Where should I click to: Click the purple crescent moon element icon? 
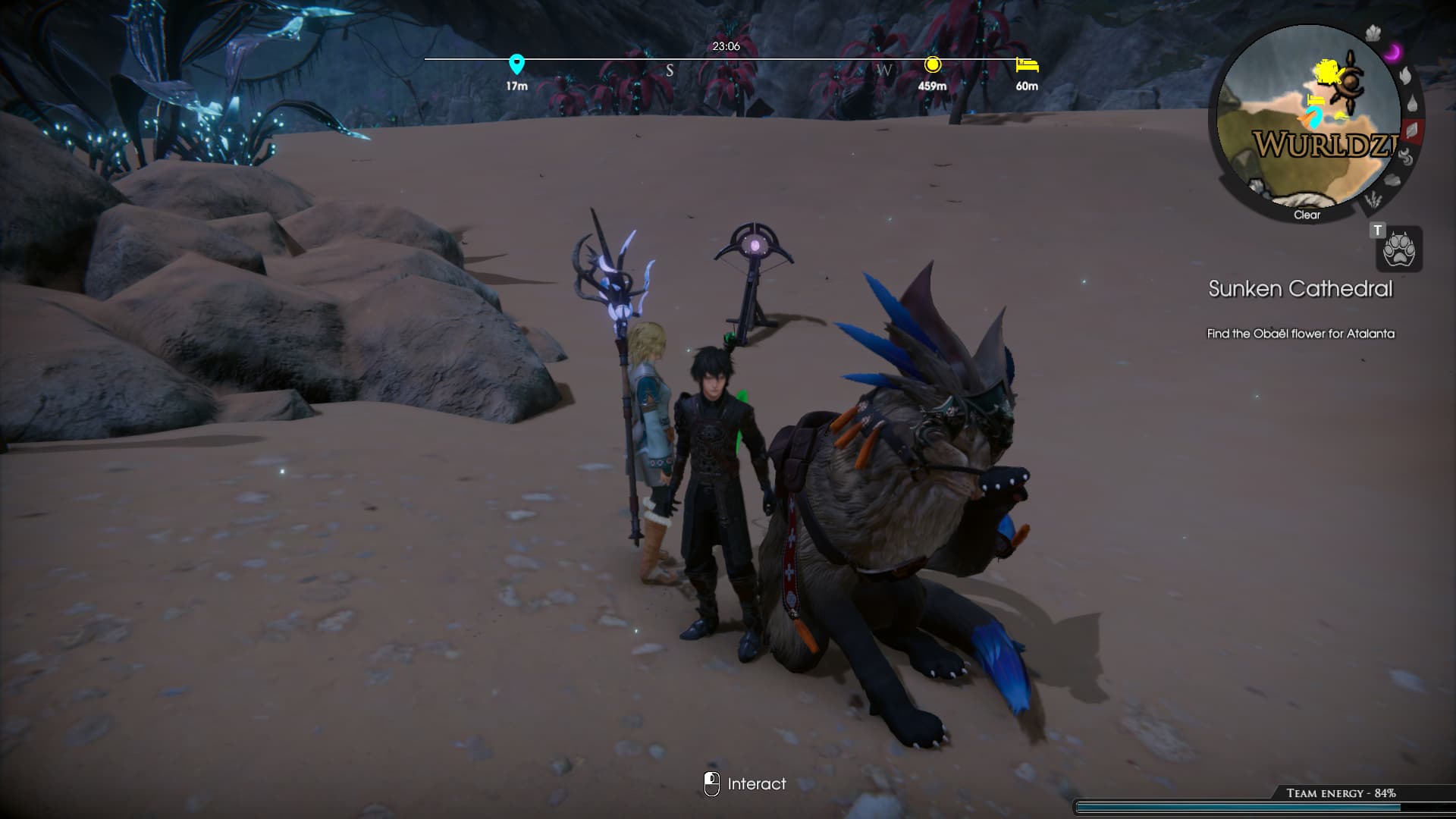[x=1393, y=52]
